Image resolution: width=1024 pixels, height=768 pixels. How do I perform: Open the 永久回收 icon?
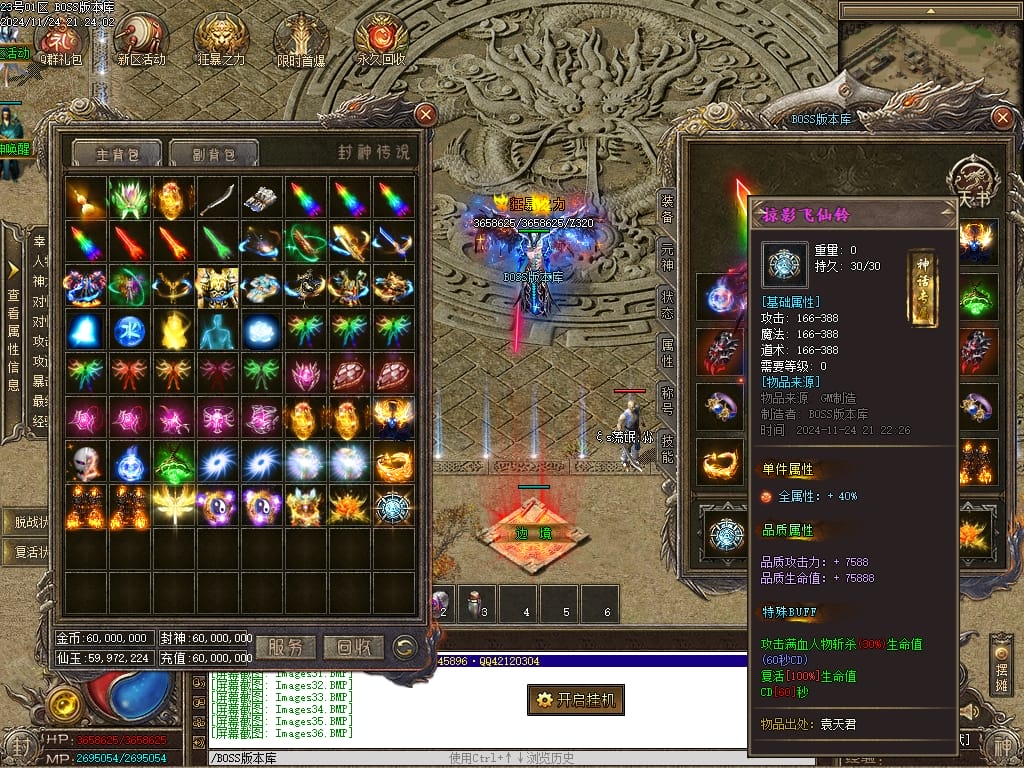point(381,40)
